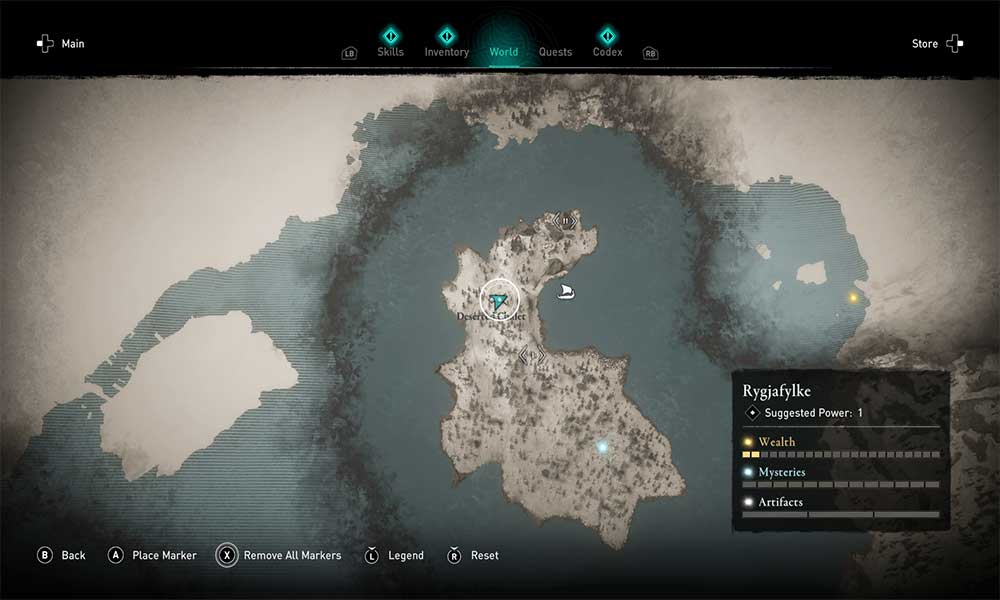This screenshot has height=600, width=1000.
Task: Click the glowing blue mystery marker
Action: pyautogui.click(x=602, y=448)
